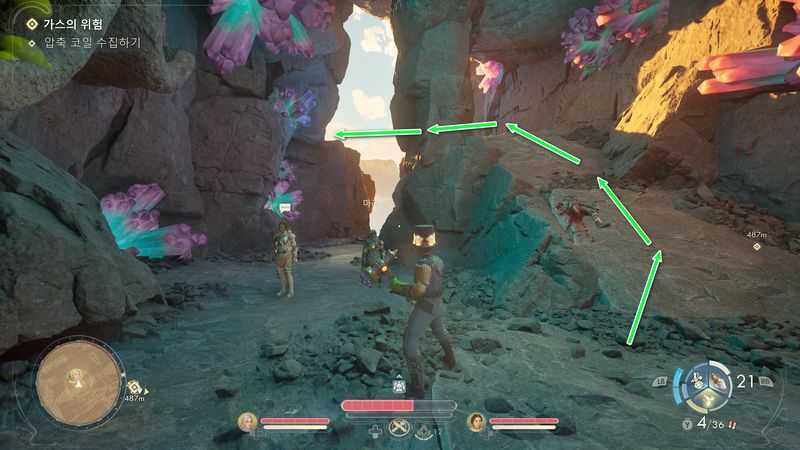
Task: Select the right companion's dark-haired portrait
Action: point(476,422)
